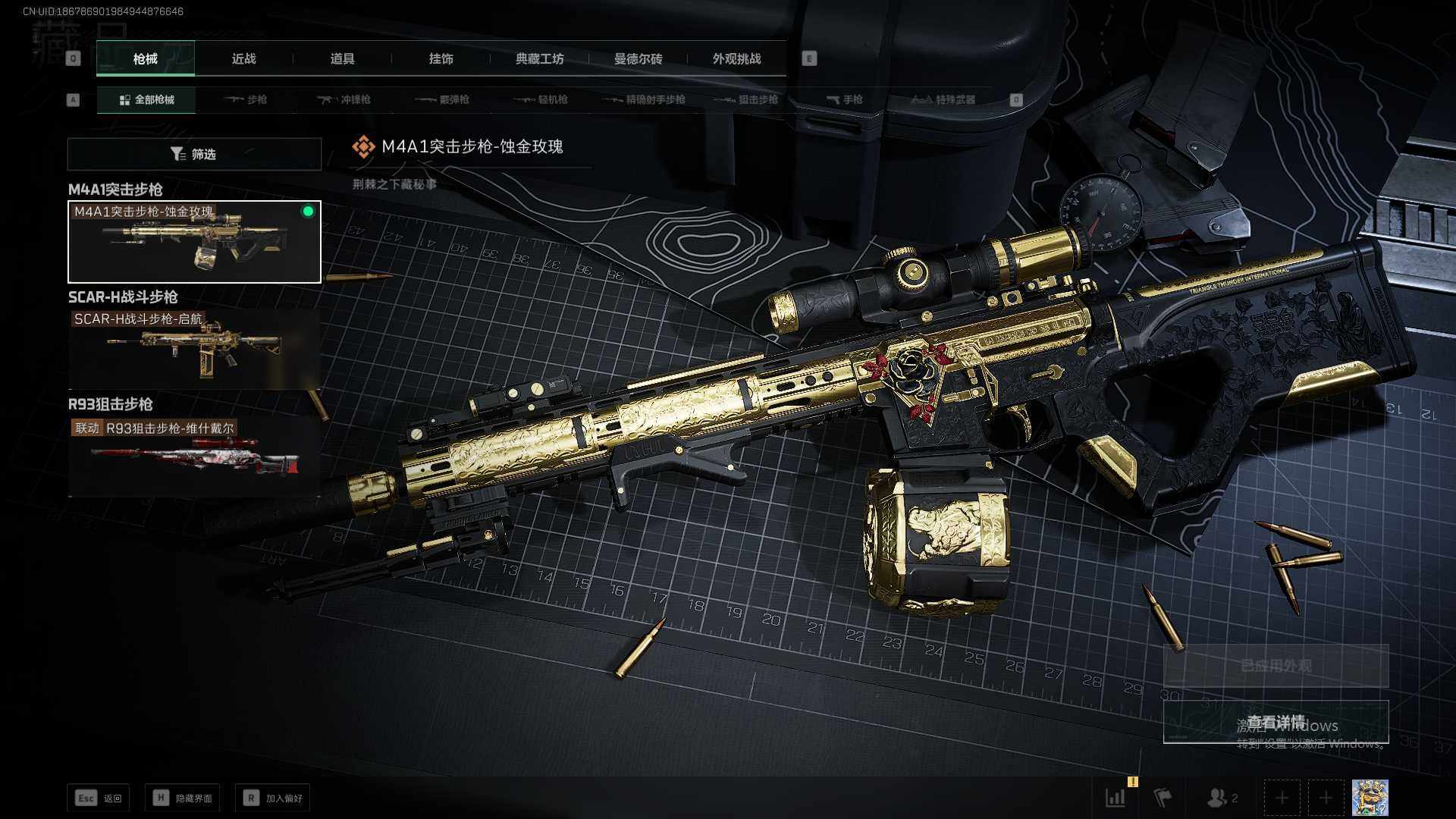Open the 筛选 filter button
Image resolution: width=1456 pixels, height=819 pixels.
click(x=194, y=154)
